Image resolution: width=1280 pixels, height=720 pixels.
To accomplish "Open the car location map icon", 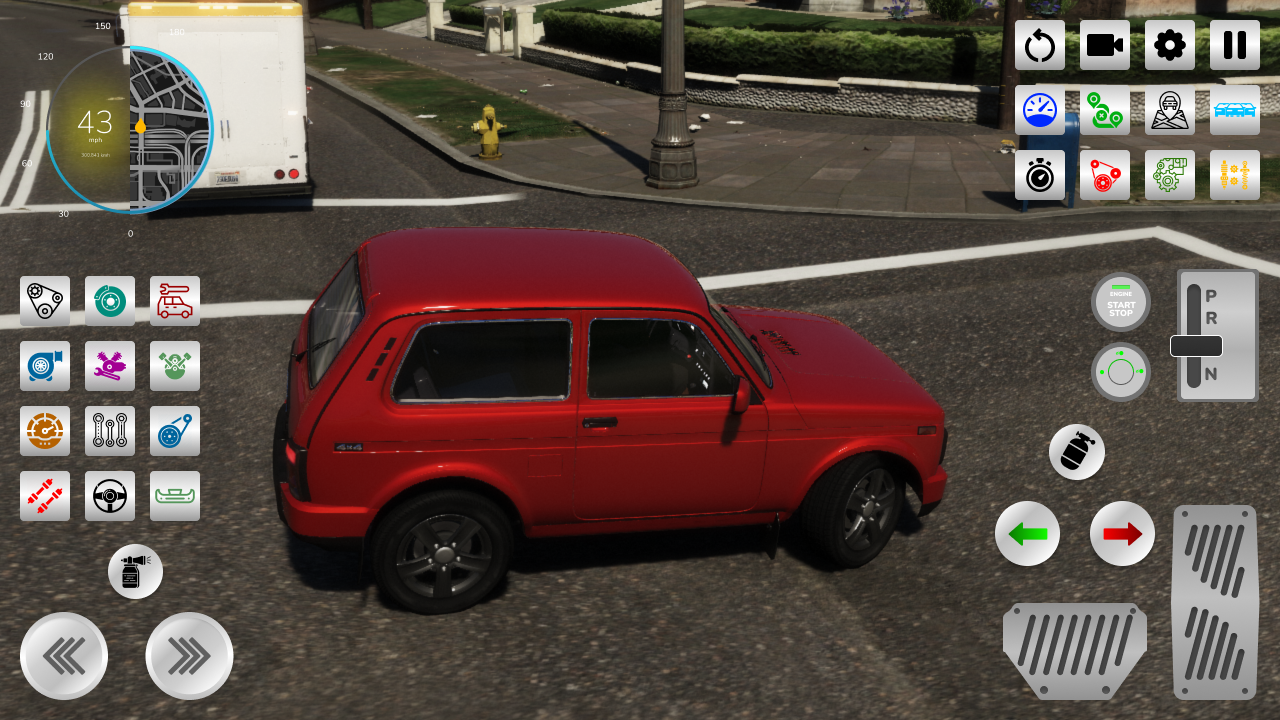I will 1170,110.
